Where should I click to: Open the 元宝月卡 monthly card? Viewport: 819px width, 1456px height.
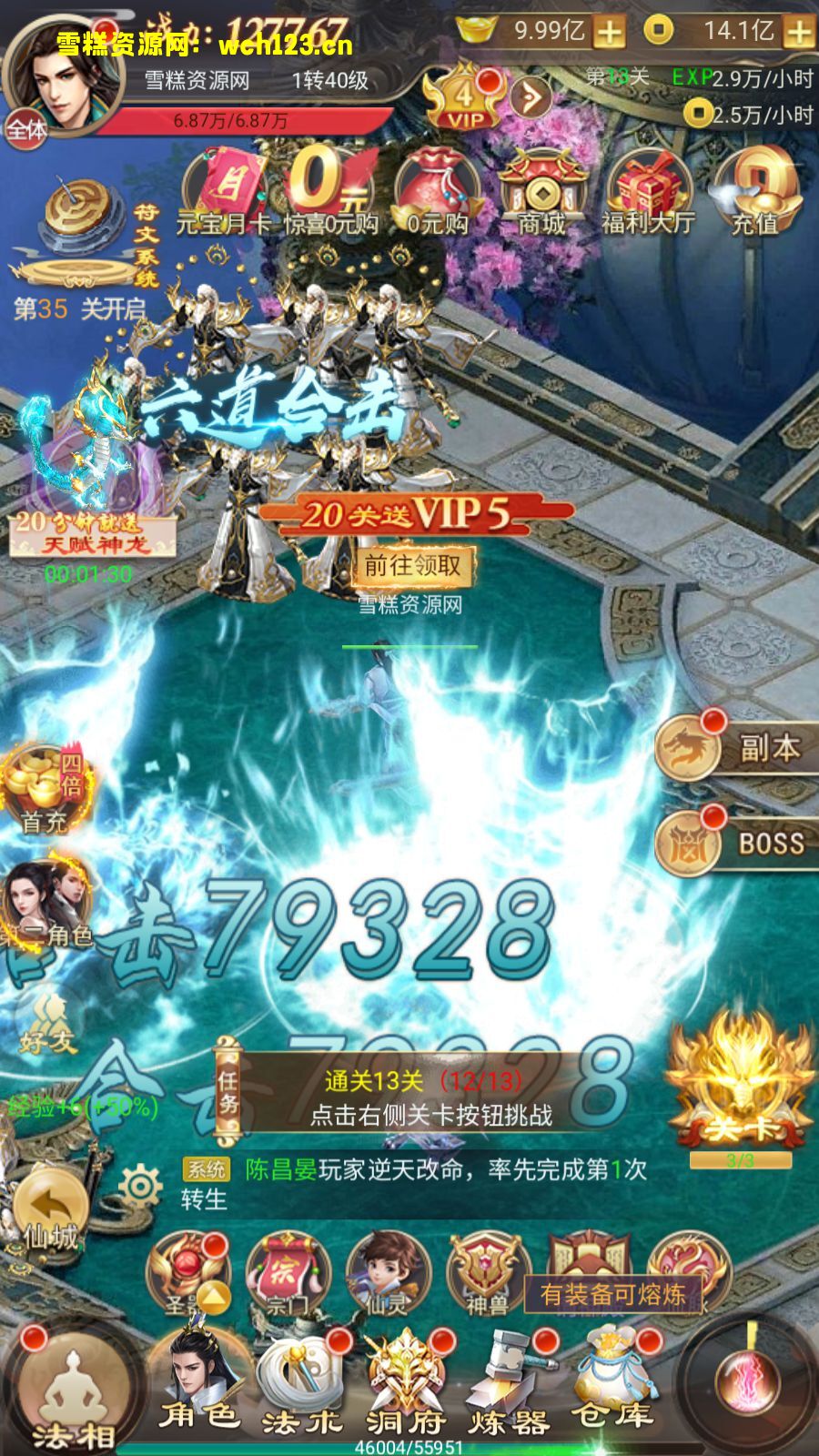[x=224, y=193]
